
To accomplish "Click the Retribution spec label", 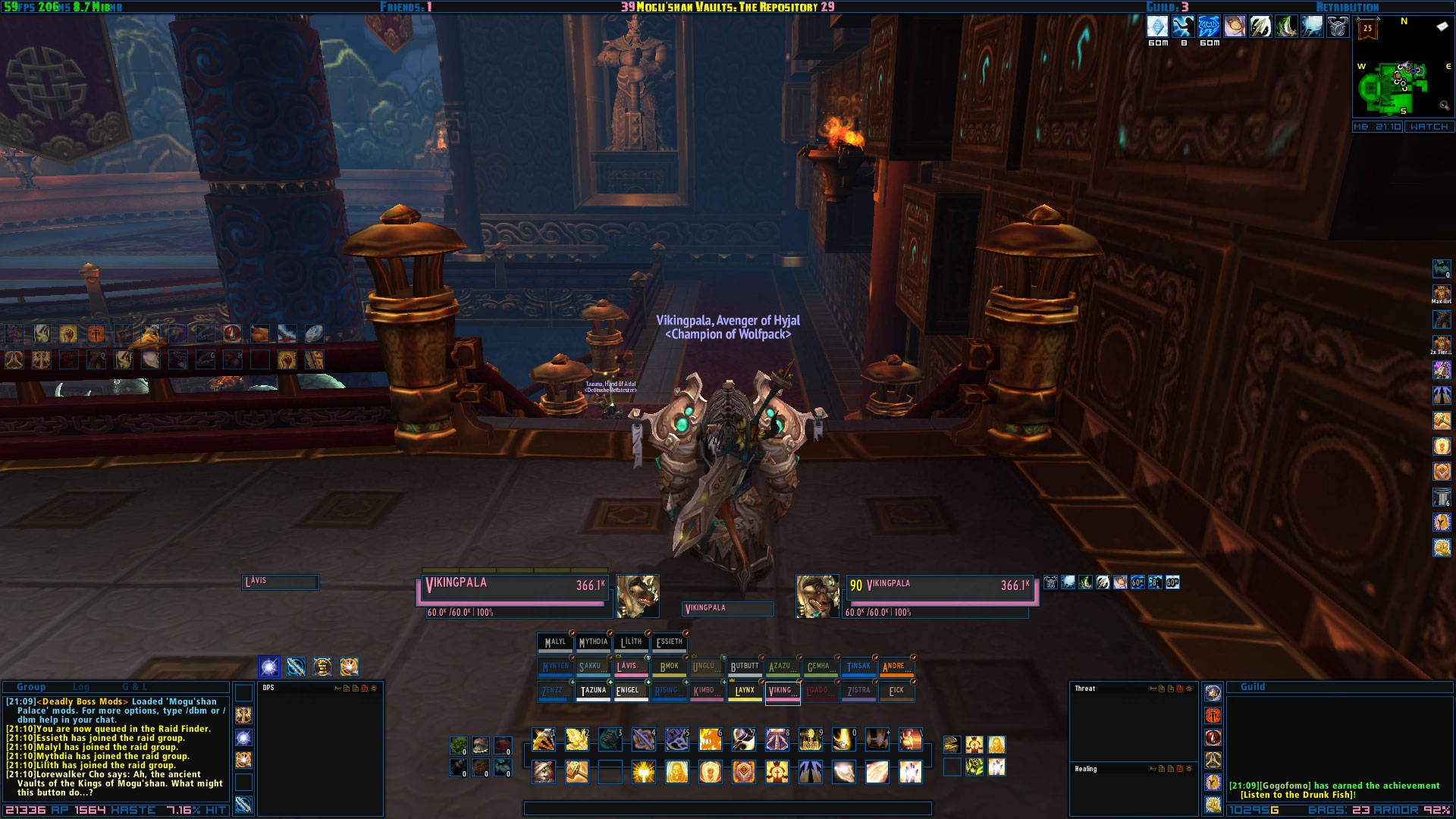I will [x=1348, y=7].
